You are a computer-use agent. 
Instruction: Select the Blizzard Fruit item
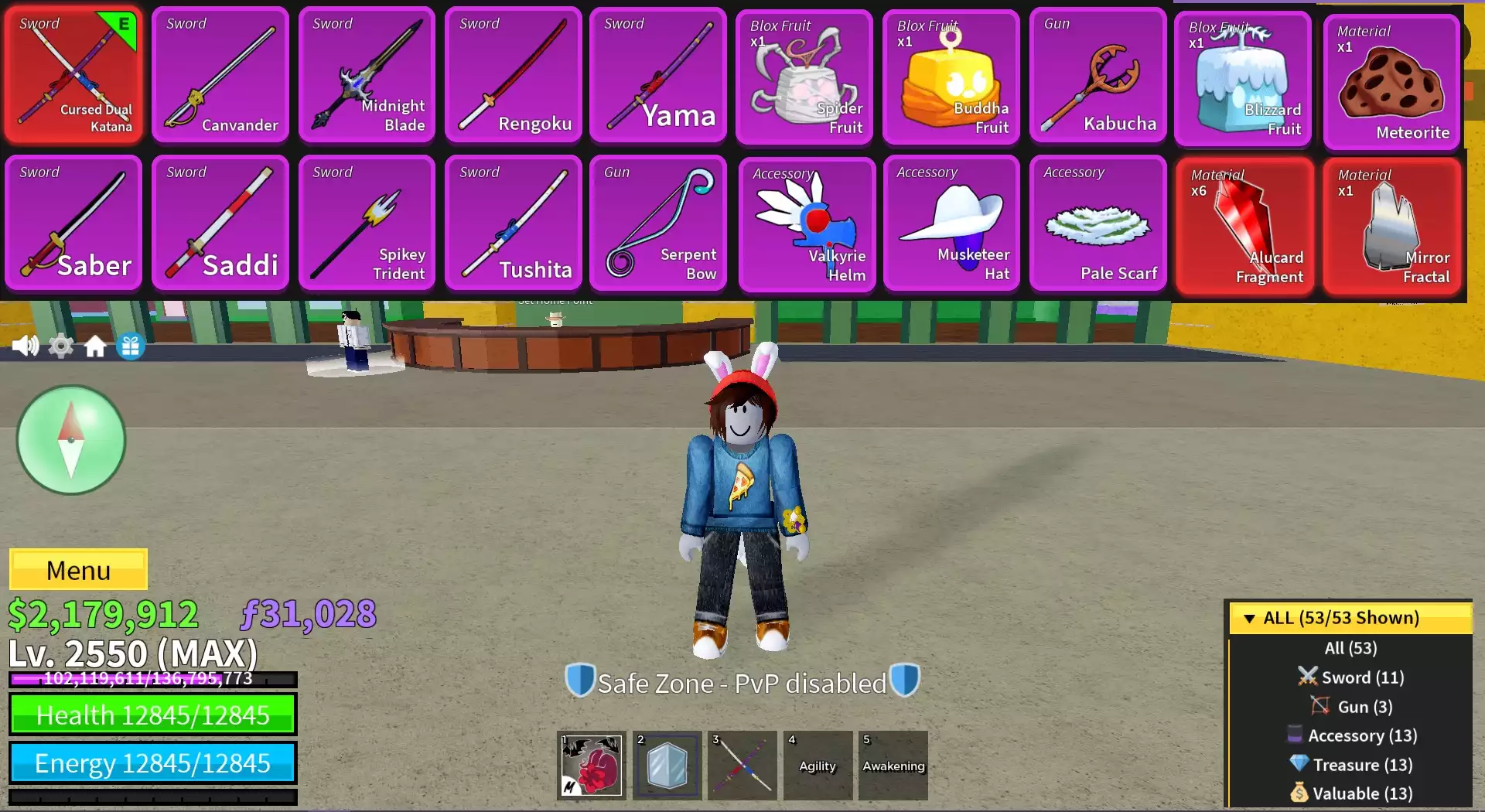(x=1242, y=79)
